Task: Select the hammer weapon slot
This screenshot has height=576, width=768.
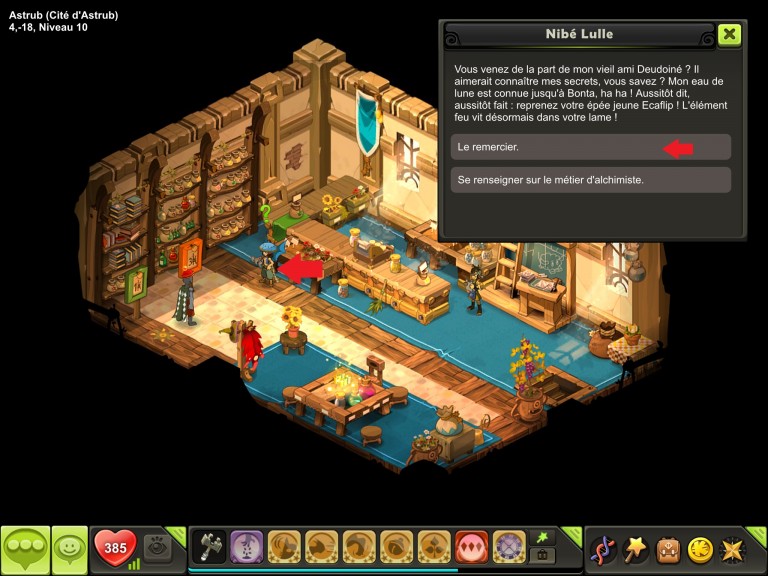Action: click(210, 547)
